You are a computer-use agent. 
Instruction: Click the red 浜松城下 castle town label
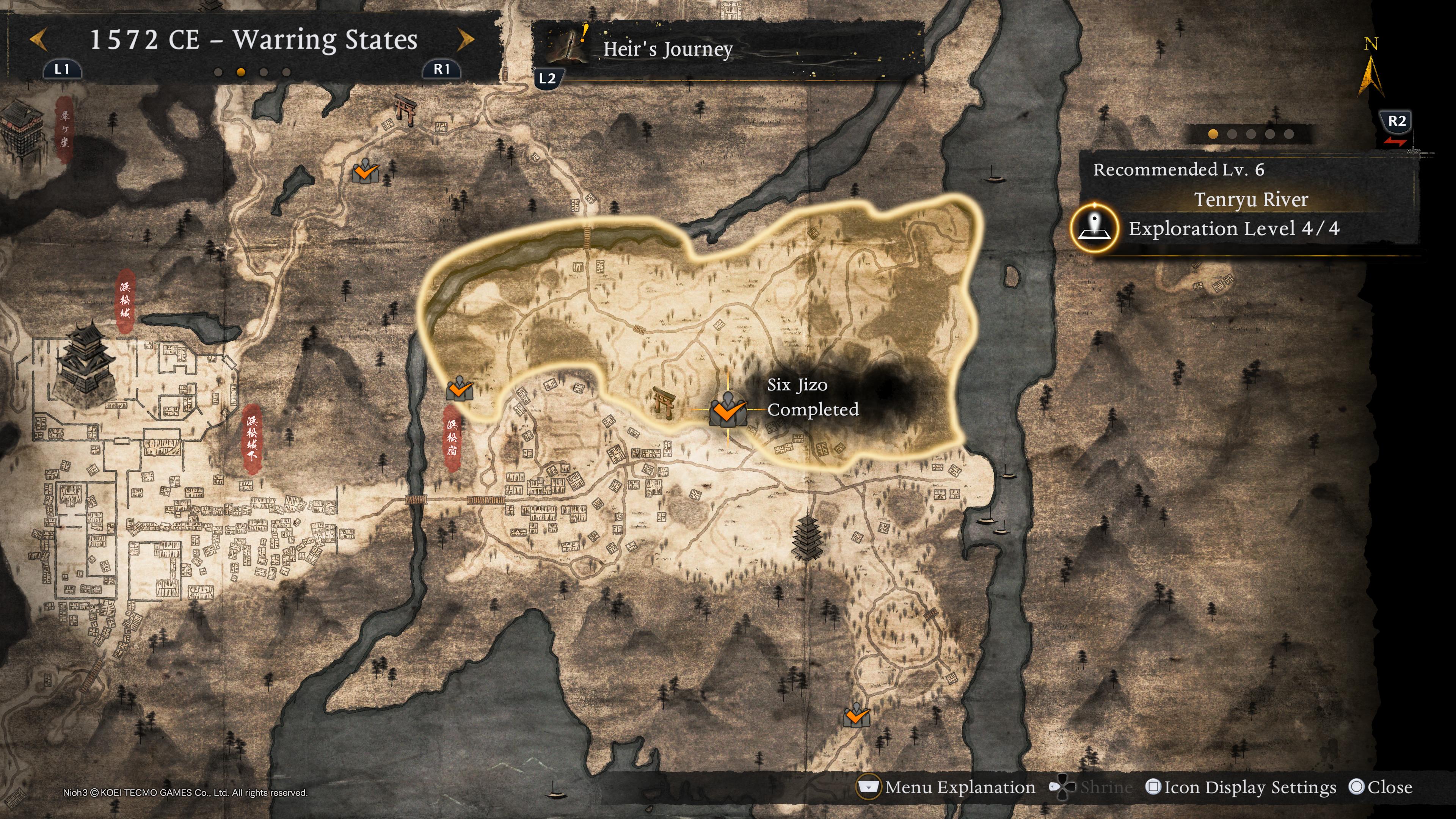pos(252,438)
